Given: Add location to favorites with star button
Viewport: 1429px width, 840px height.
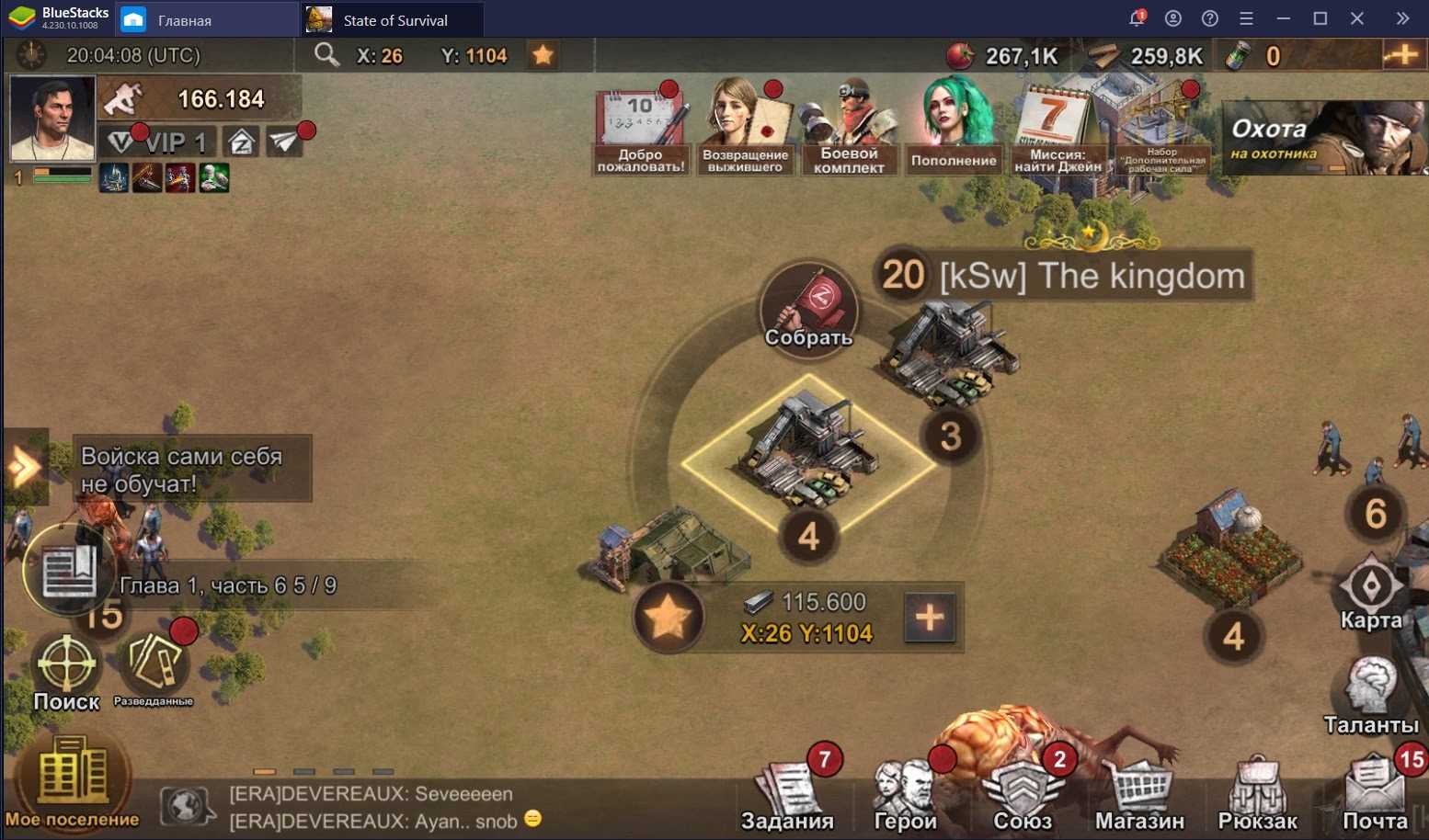Looking at the screenshot, I should (669, 618).
